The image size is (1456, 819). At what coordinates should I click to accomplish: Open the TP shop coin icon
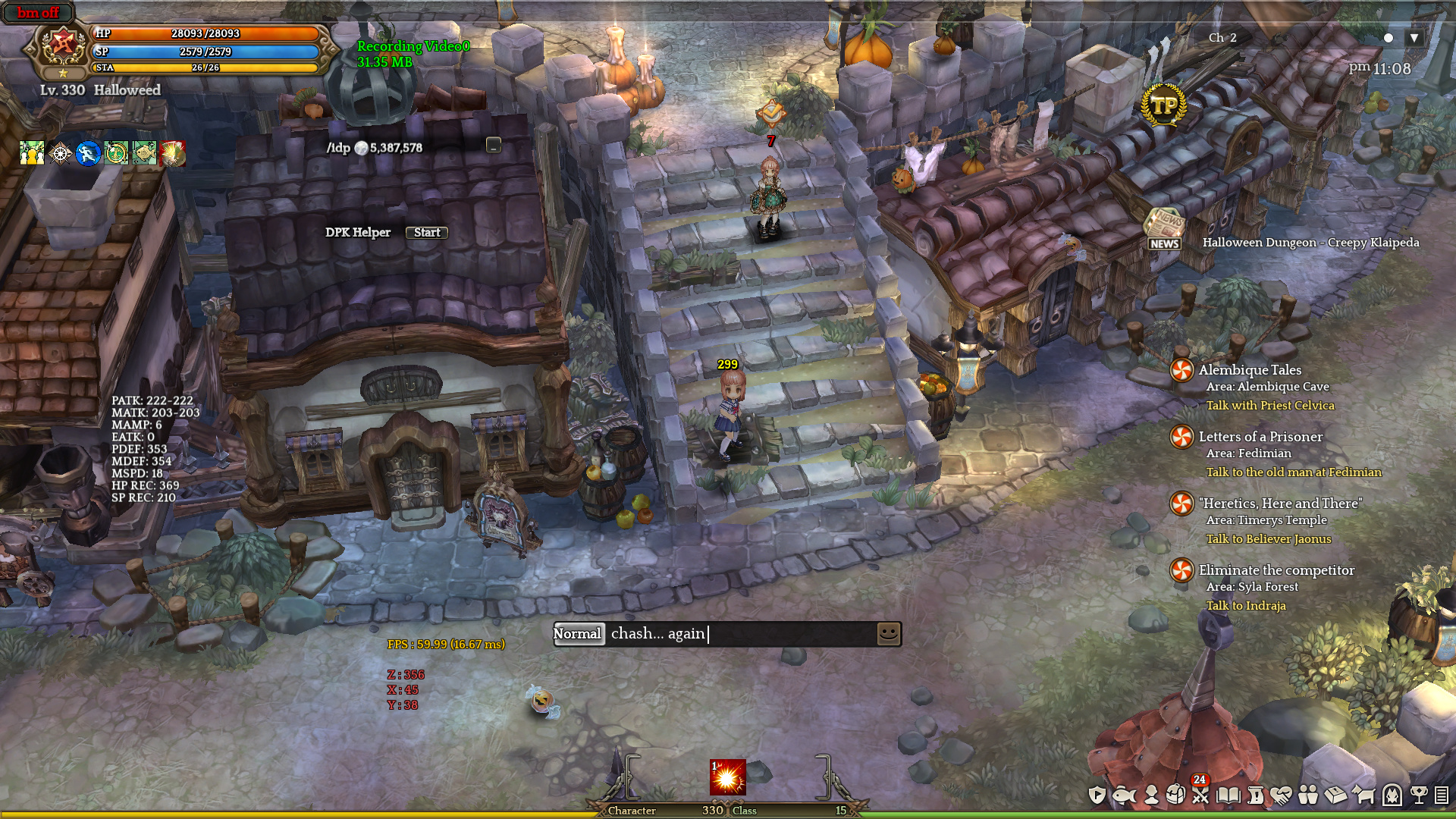1164,105
